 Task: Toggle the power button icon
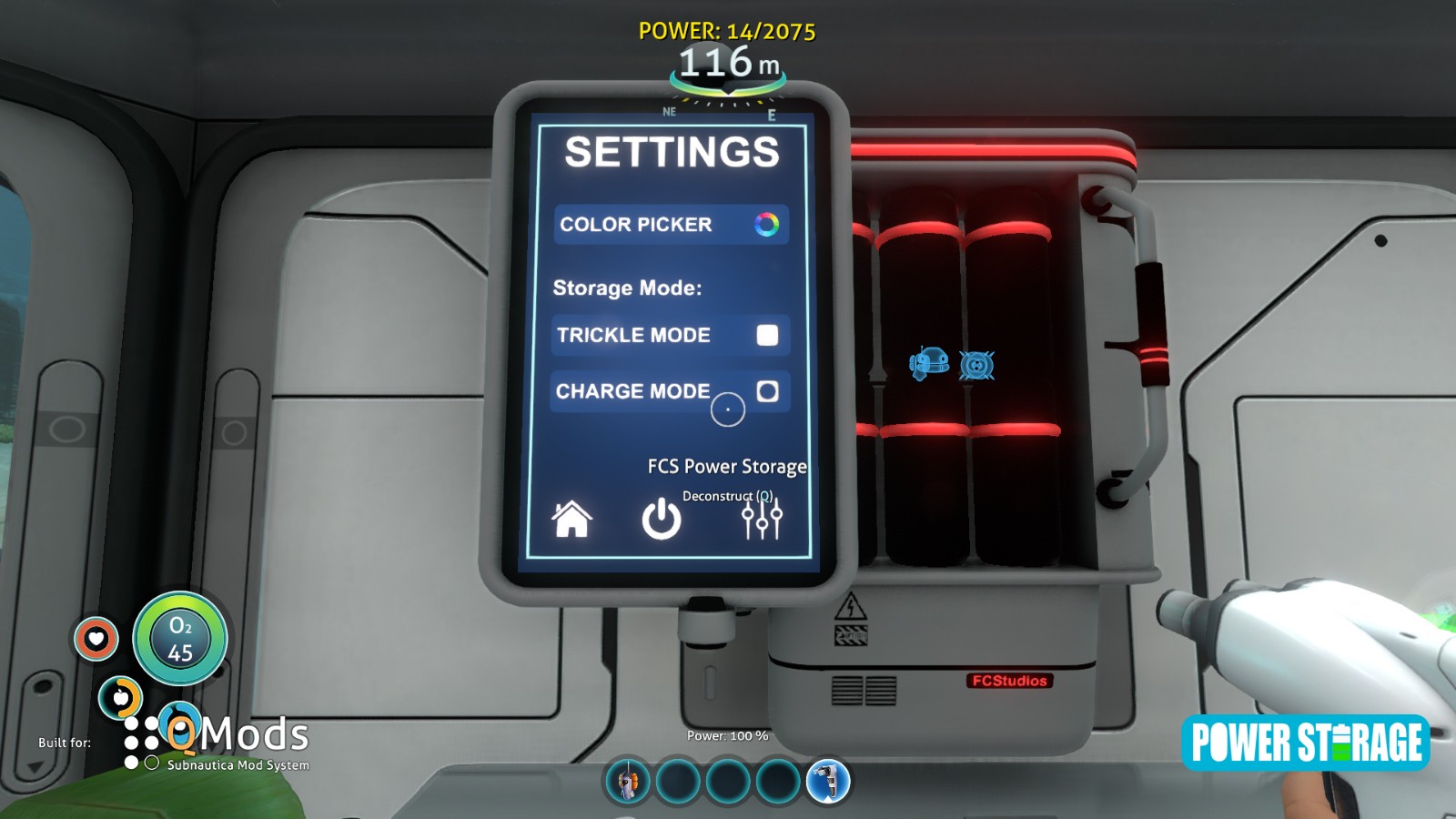coord(662,520)
